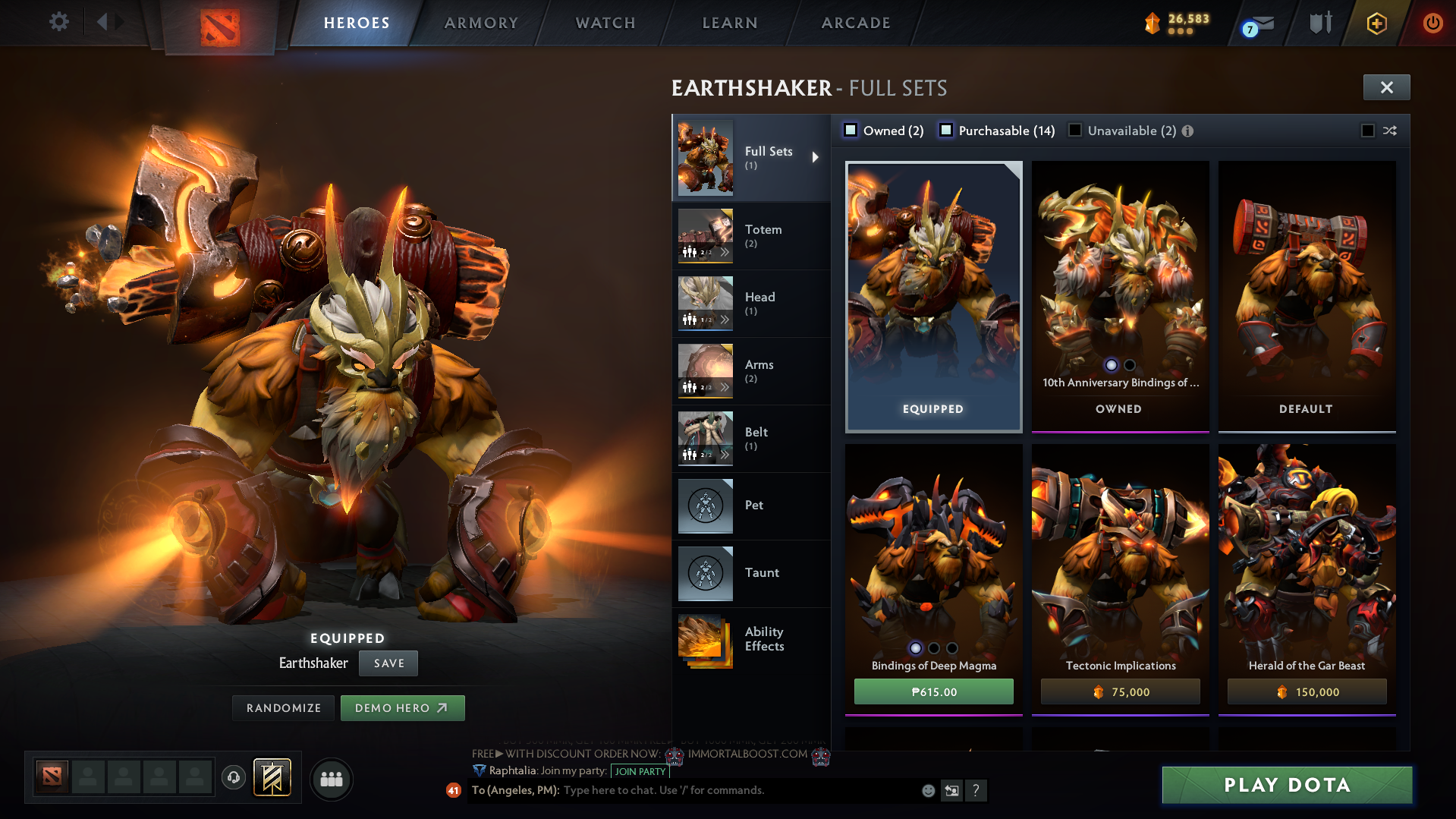Click the shards currency icon
Image resolution: width=1456 pixels, height=819 pixels.
[x=1154, y=23]
